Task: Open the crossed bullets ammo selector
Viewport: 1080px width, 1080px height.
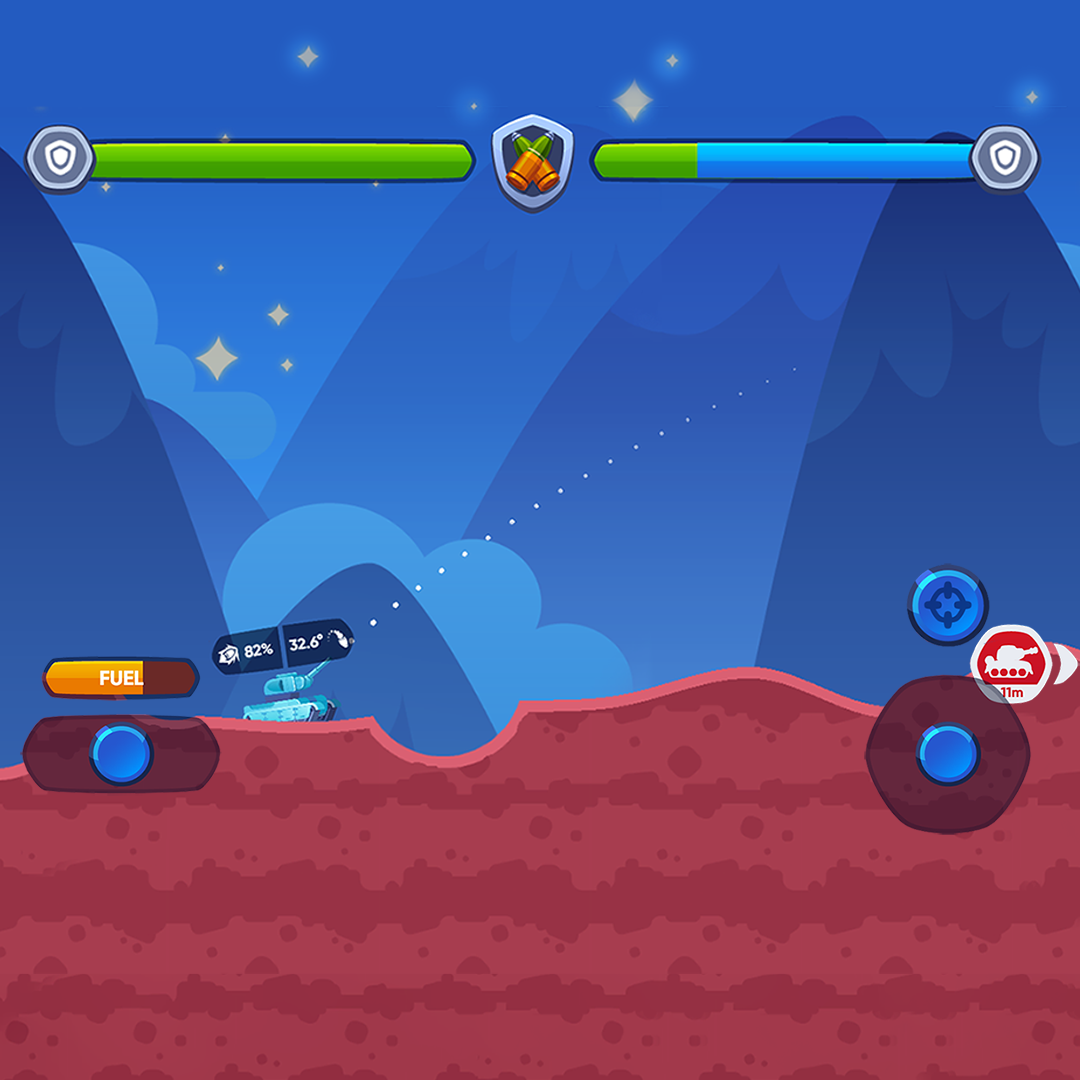Action: click(x=533, y=161)
